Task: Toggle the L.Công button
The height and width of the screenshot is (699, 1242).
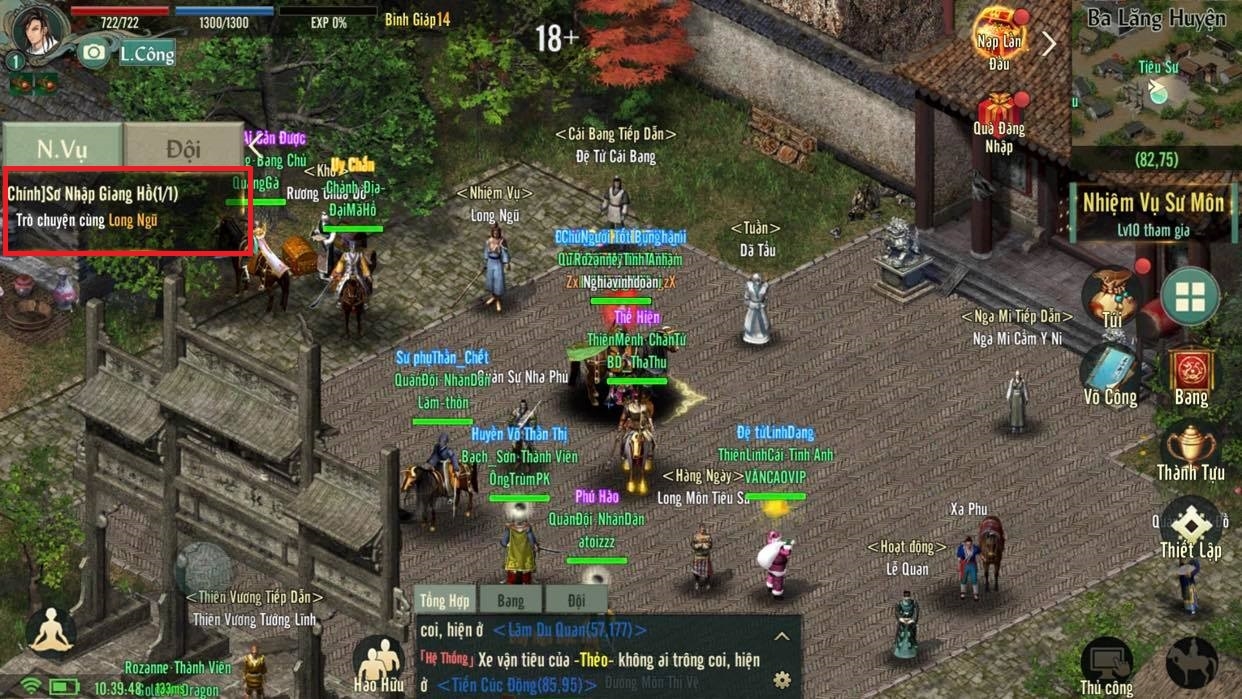Action: click(x=146, y=54)
